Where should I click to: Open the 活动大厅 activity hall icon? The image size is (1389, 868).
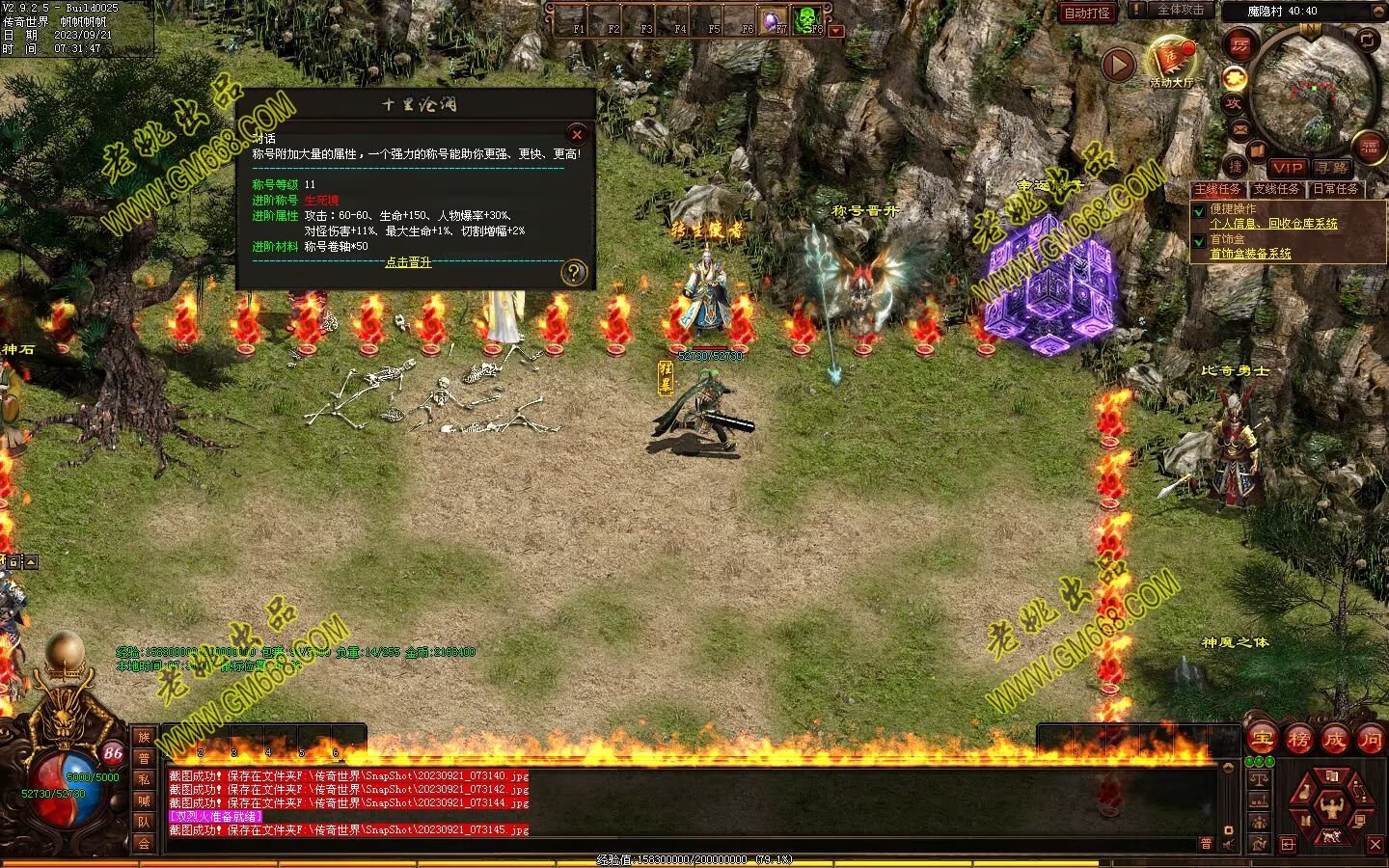tap(1171, 61)
